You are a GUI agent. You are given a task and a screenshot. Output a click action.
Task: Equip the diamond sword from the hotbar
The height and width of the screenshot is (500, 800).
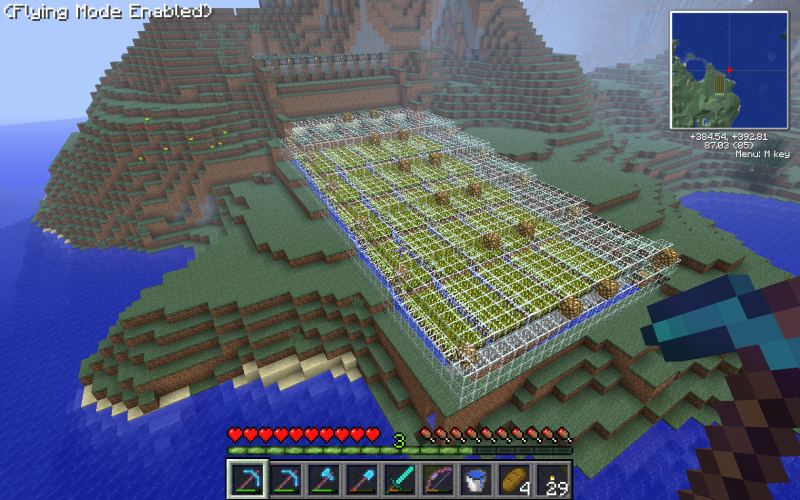tap(400, 479)
